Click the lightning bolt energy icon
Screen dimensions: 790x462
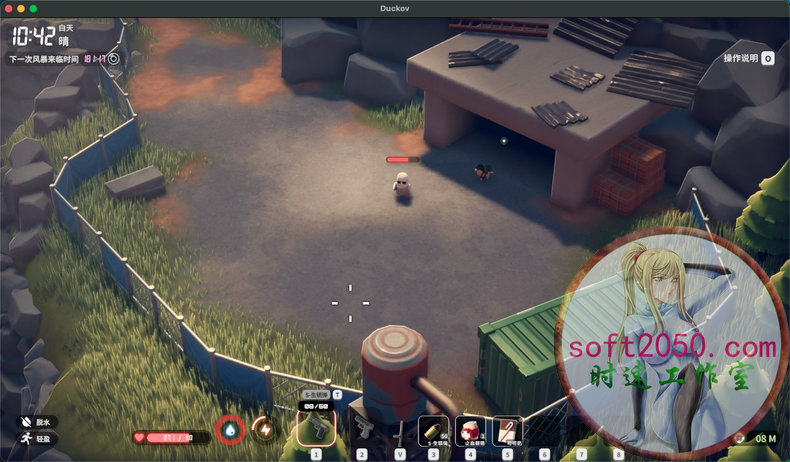point(264,429)
